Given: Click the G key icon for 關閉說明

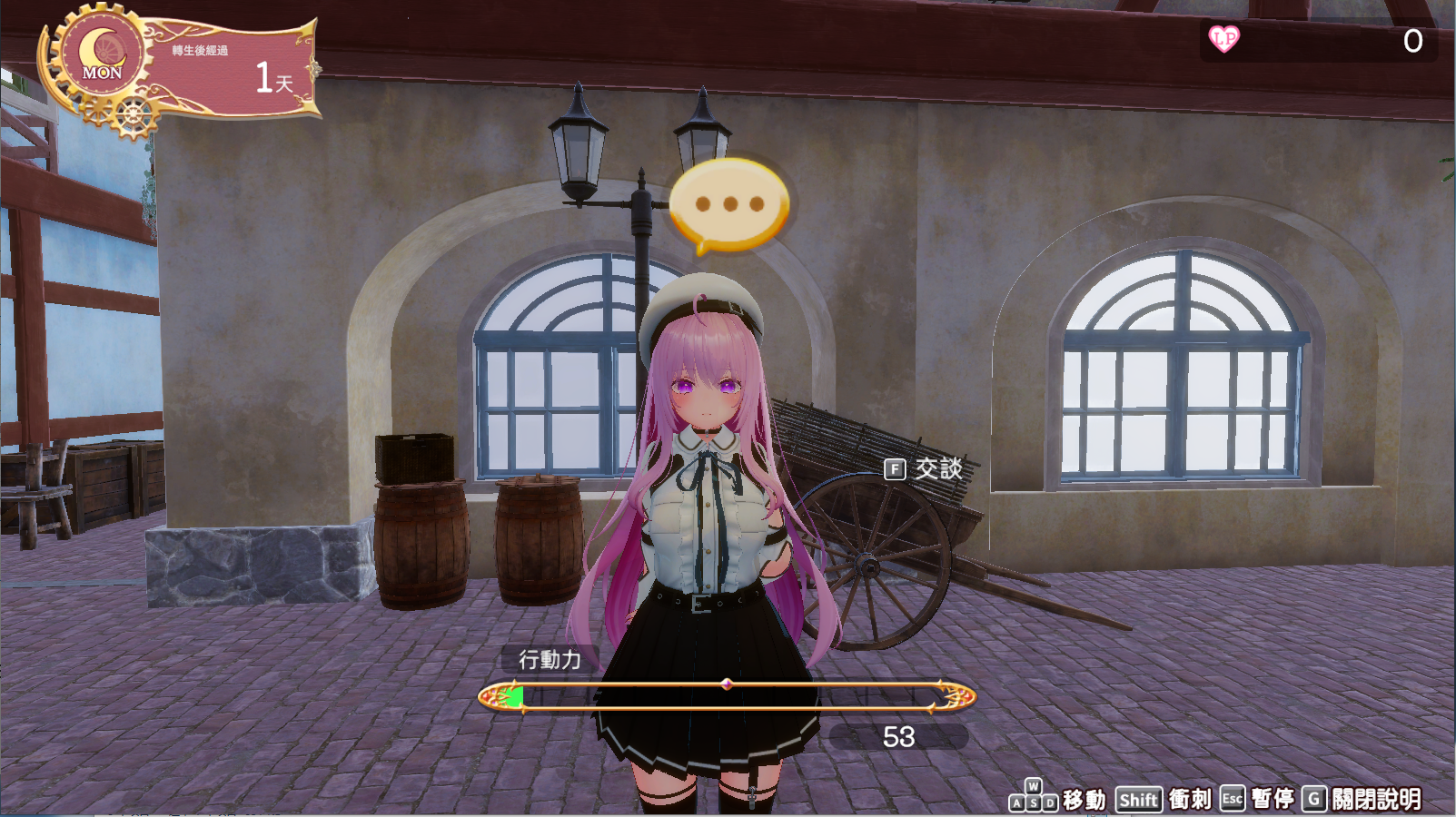Looking at the screenshot, I should tap(1314, 799).
